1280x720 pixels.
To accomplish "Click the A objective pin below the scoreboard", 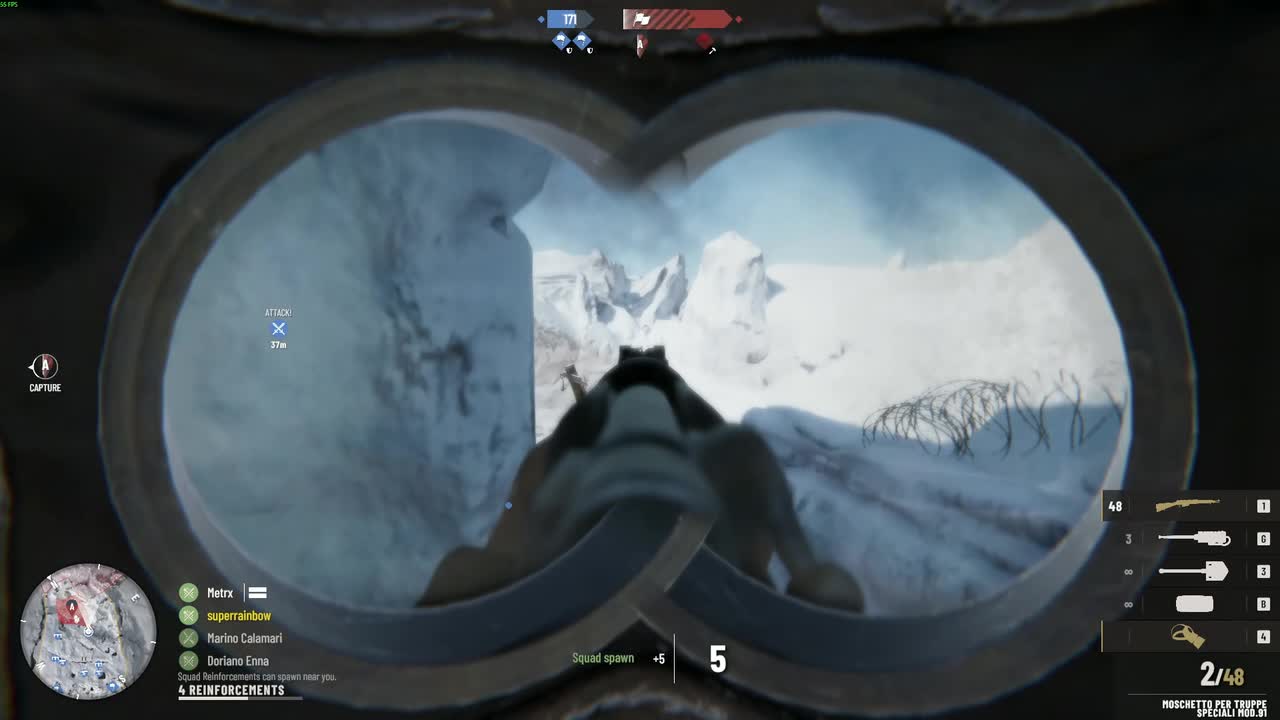I will point(640,45).
